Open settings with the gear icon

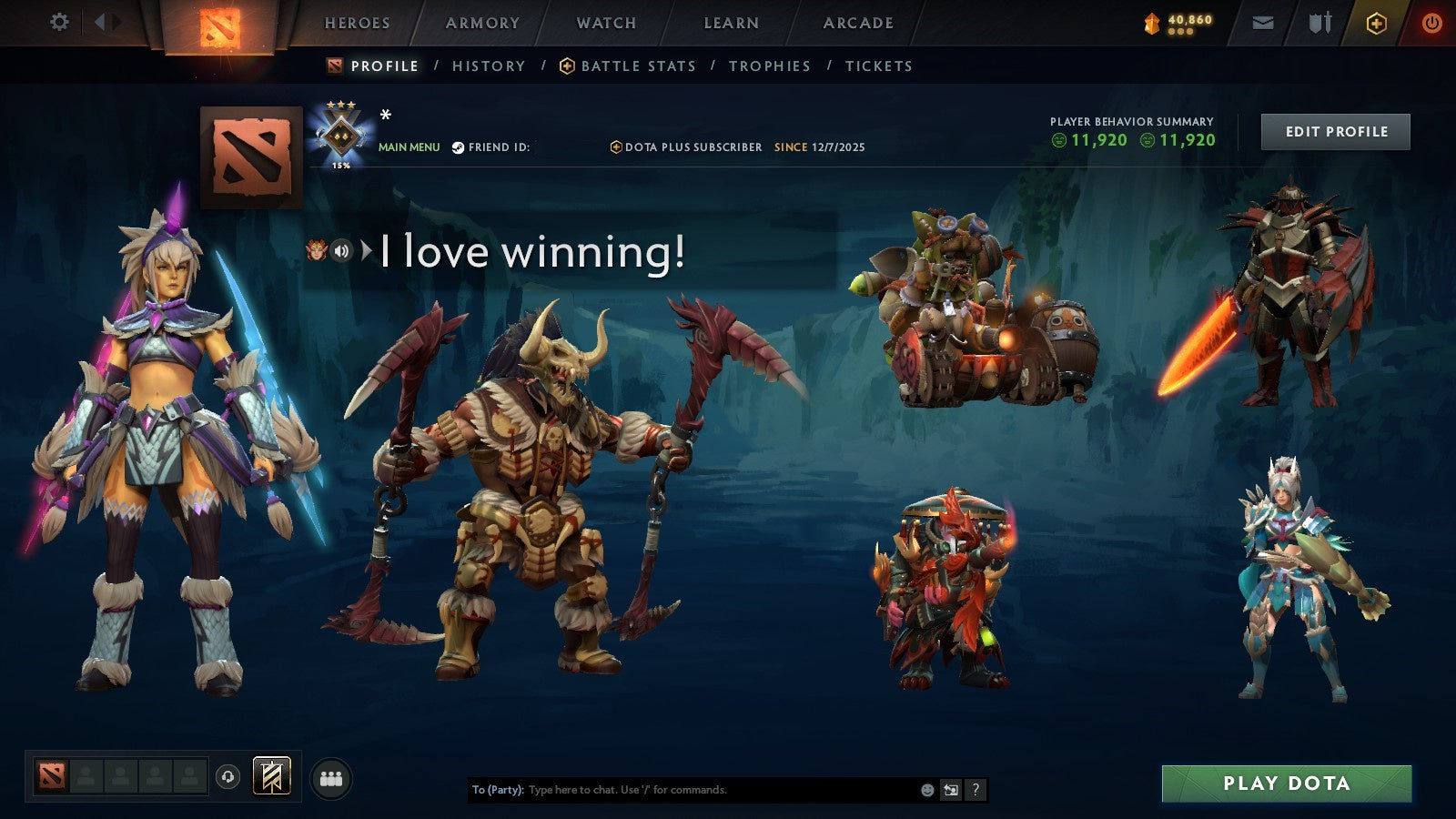pyautogui.click(x=60, y=23)
